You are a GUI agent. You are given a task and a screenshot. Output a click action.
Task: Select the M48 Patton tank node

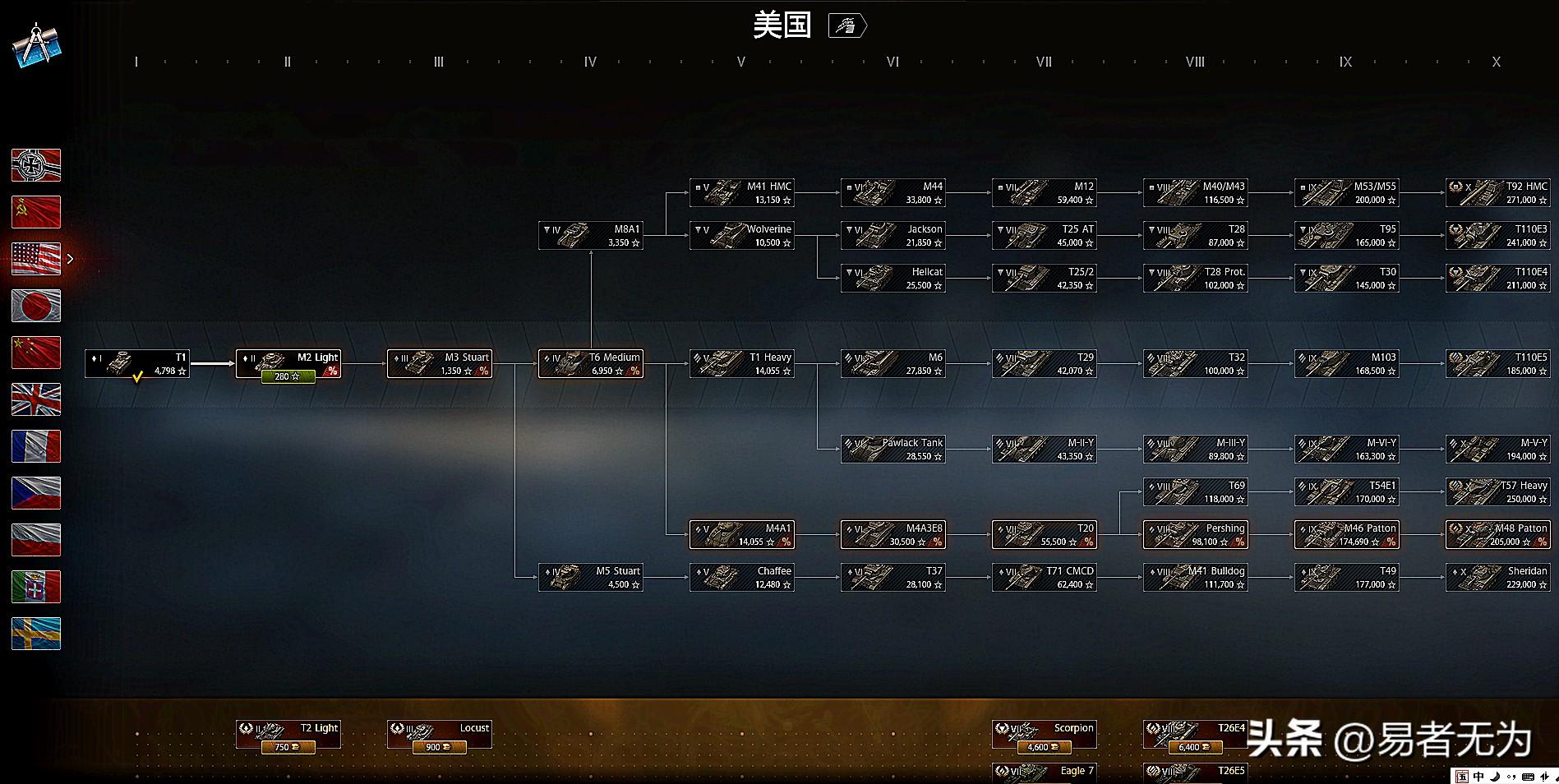[1497, 534]
